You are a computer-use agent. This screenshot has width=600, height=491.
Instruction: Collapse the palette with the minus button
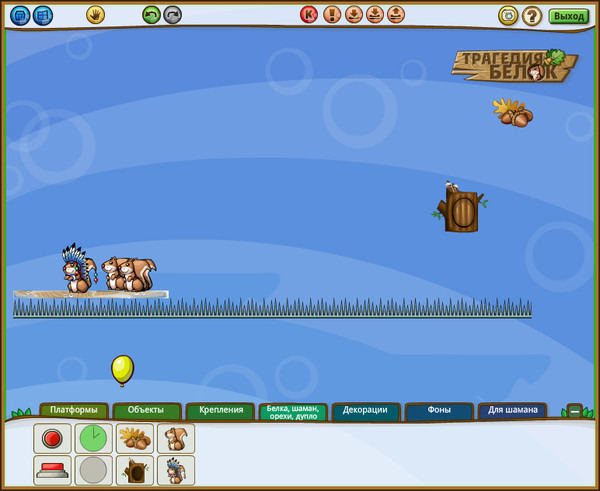574,410
